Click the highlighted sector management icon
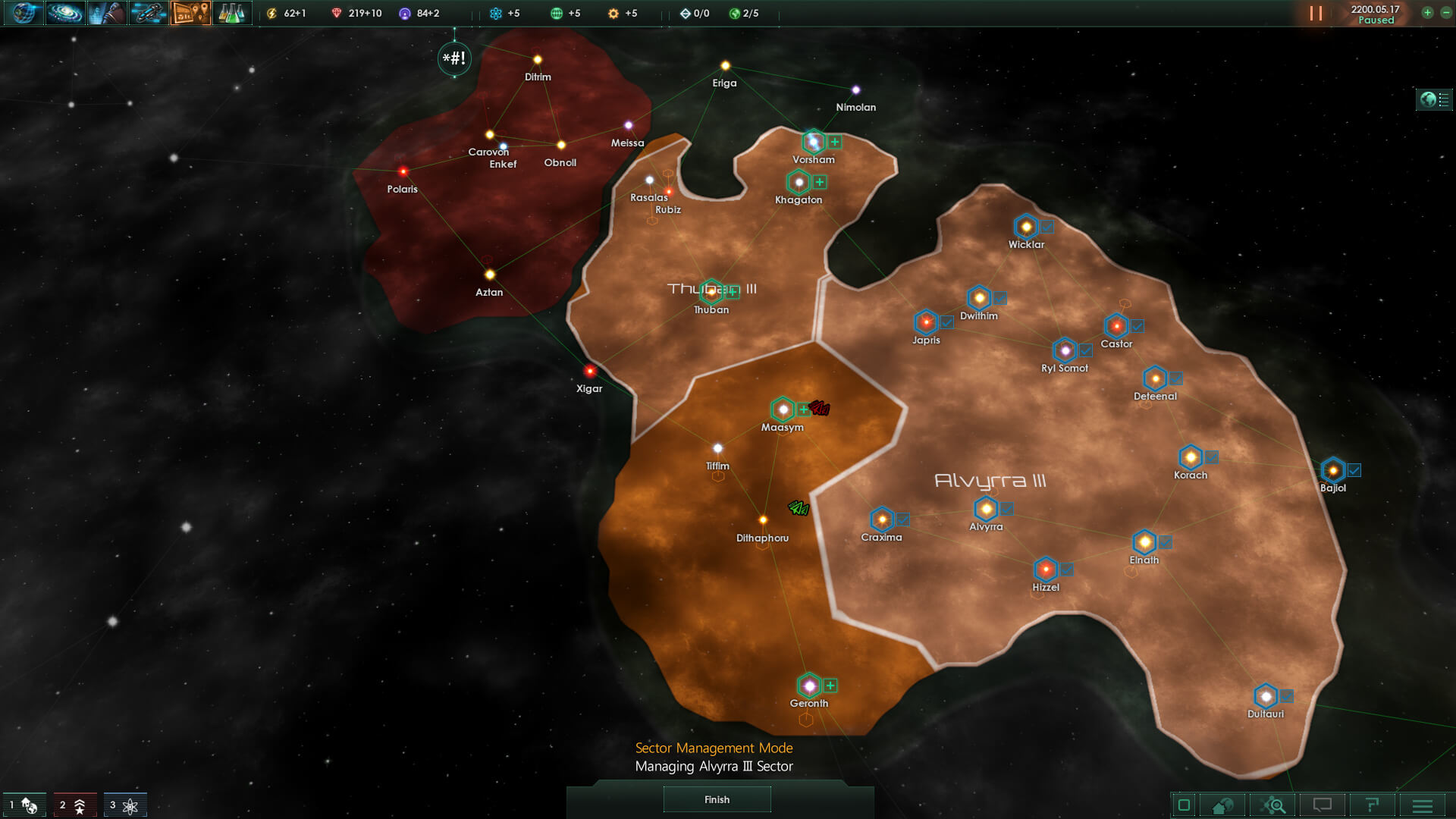 [190, 14]
